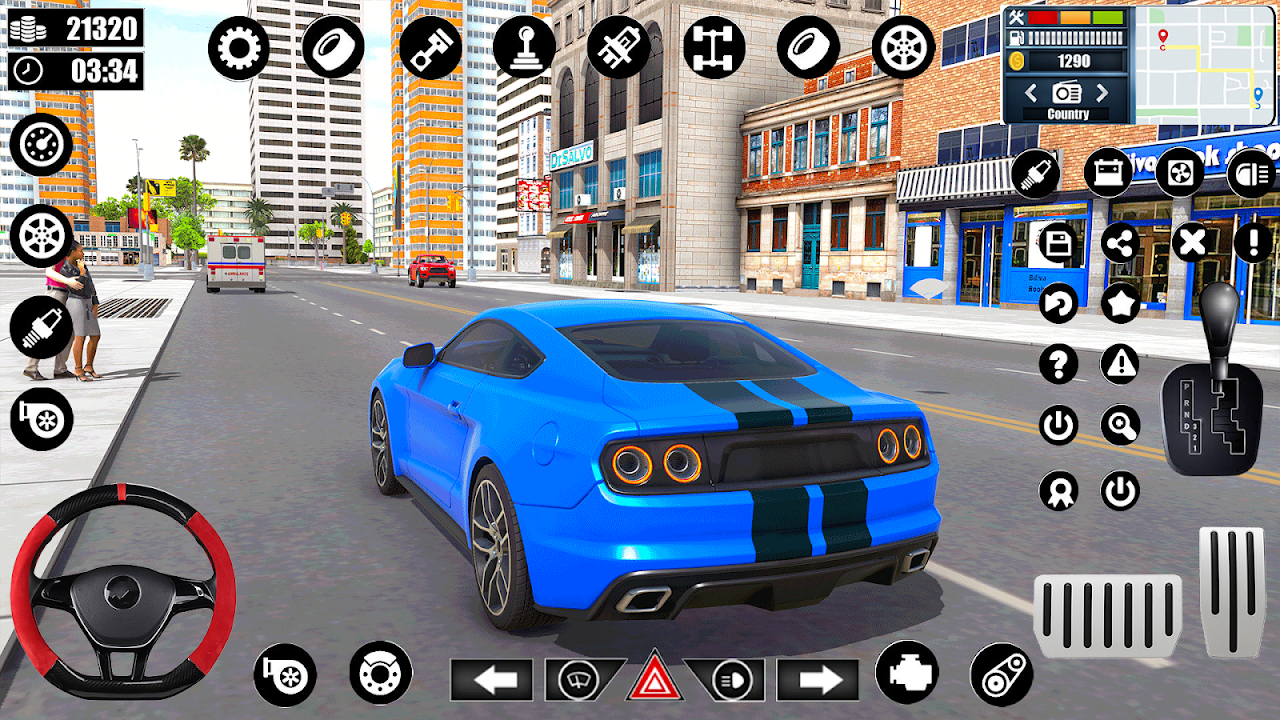The image size is (1280, 720).
Task: Select the piston upgrade icon
Action: click(430, 47)
